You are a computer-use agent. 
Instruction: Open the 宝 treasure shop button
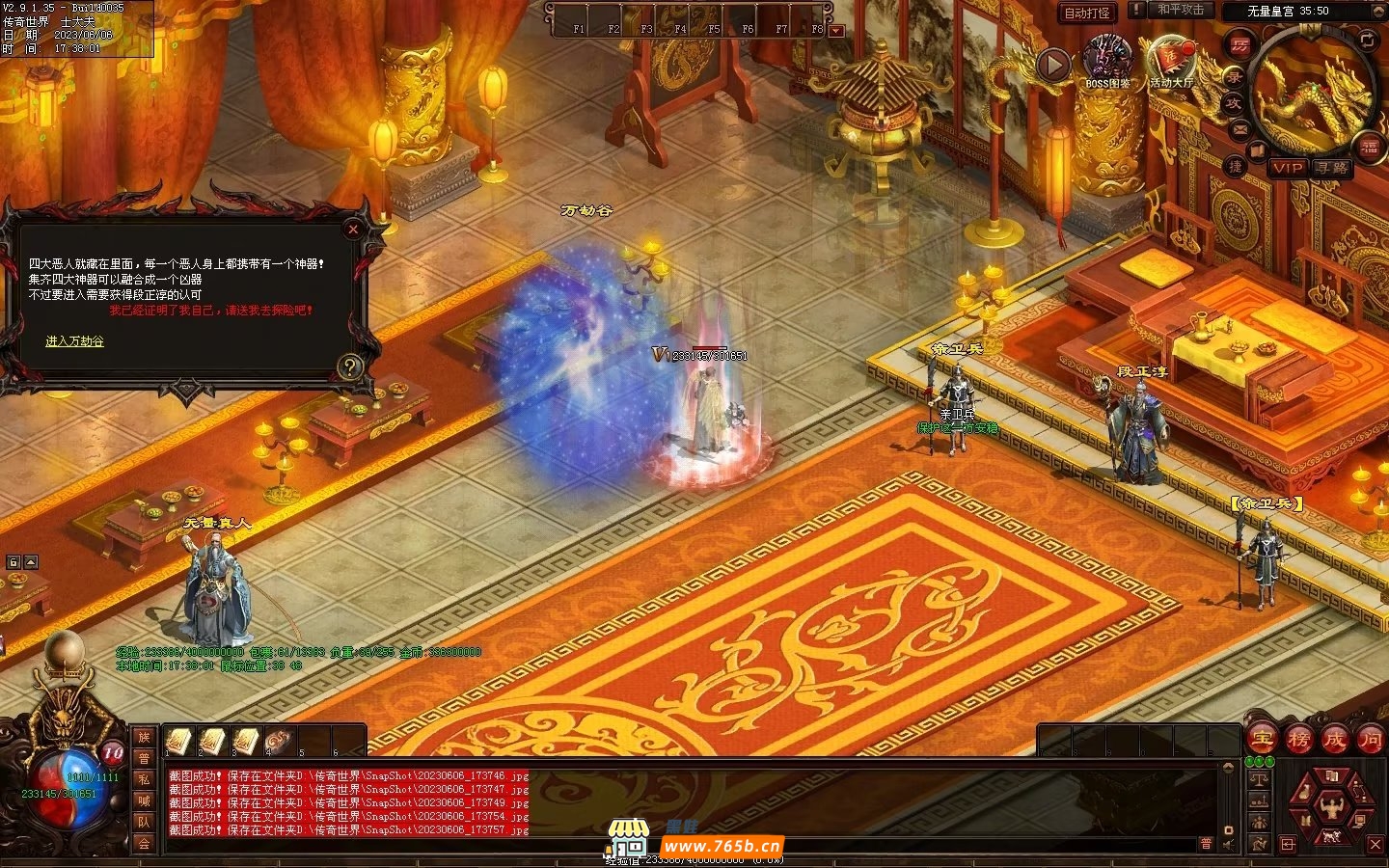[x=1262, y=740]
